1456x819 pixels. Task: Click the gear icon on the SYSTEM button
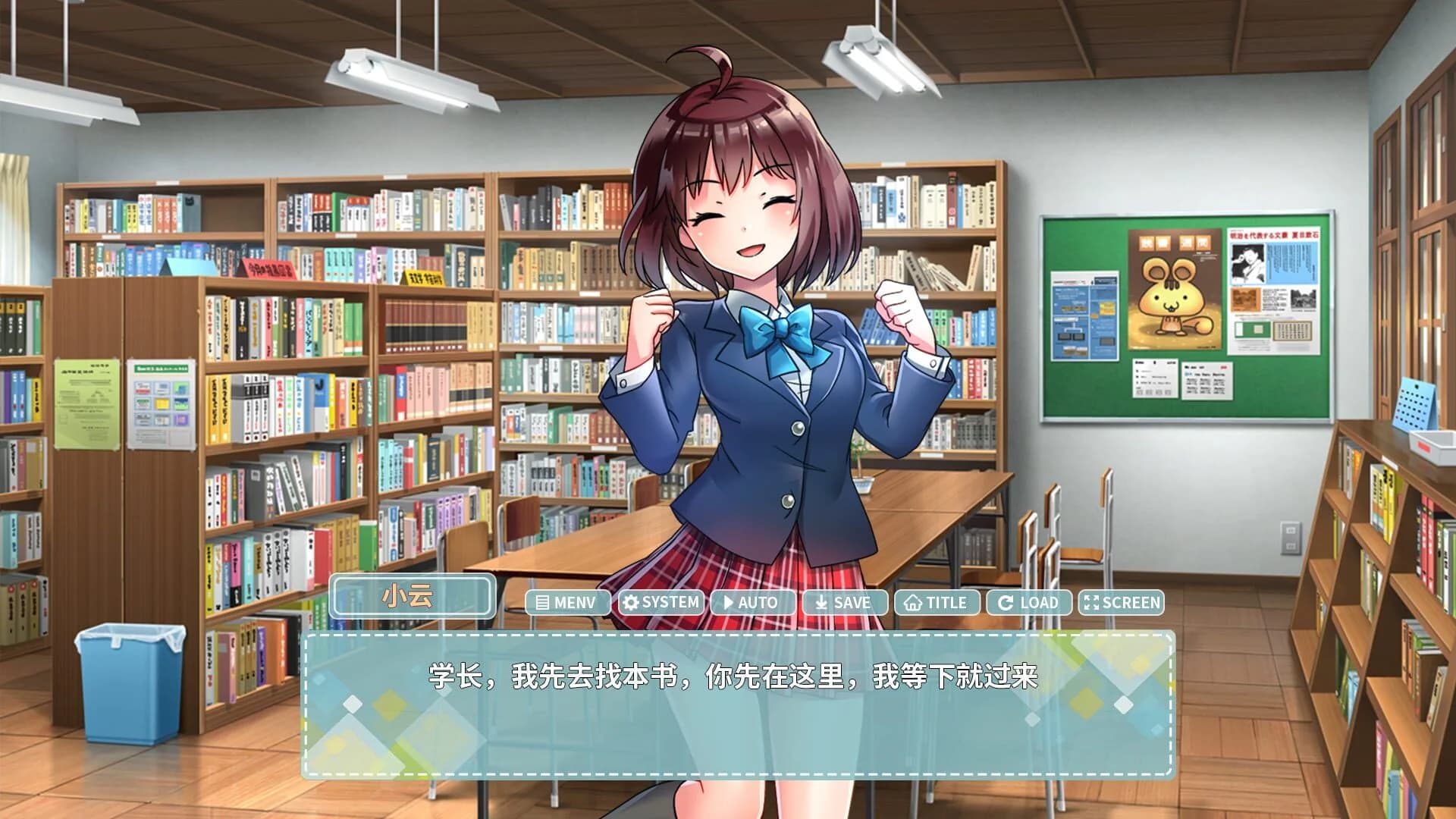click(631, 602)
